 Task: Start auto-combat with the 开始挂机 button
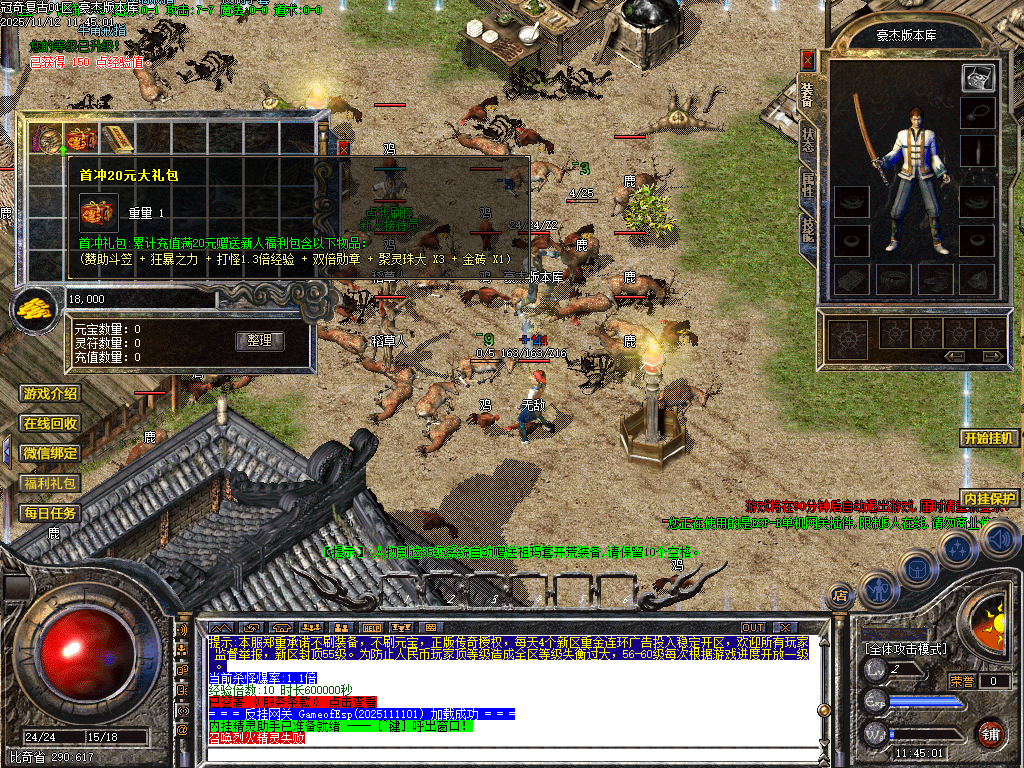[x=990, y=438]
